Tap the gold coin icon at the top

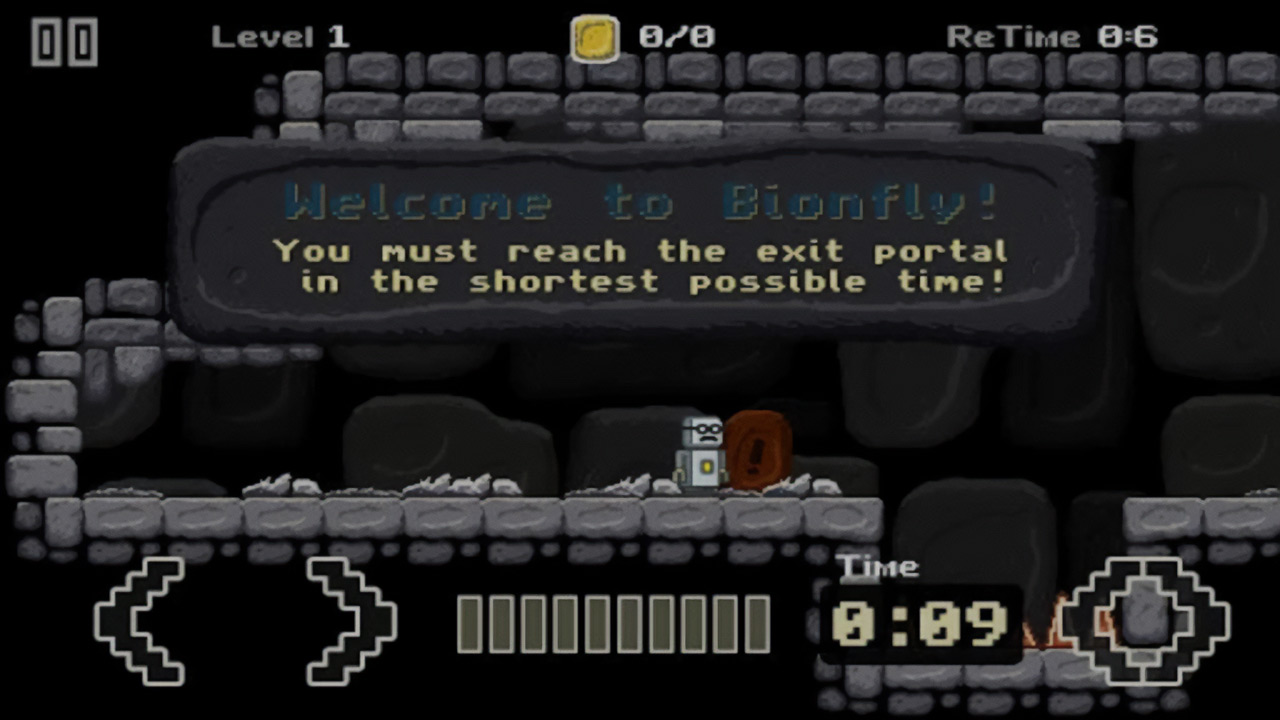(x=594, y=36)
